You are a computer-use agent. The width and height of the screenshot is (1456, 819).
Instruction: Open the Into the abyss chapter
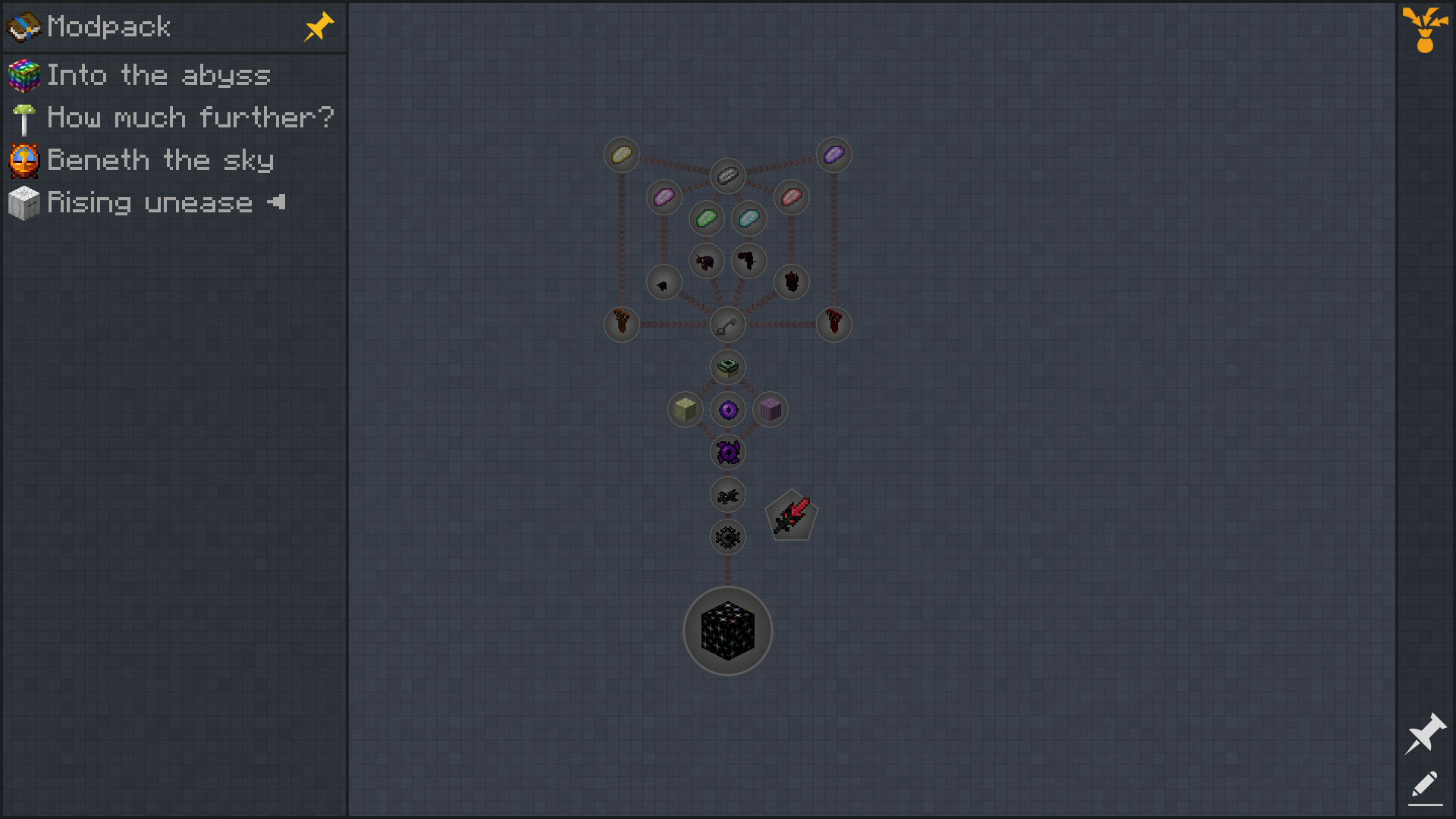click(x=158, y=75)
